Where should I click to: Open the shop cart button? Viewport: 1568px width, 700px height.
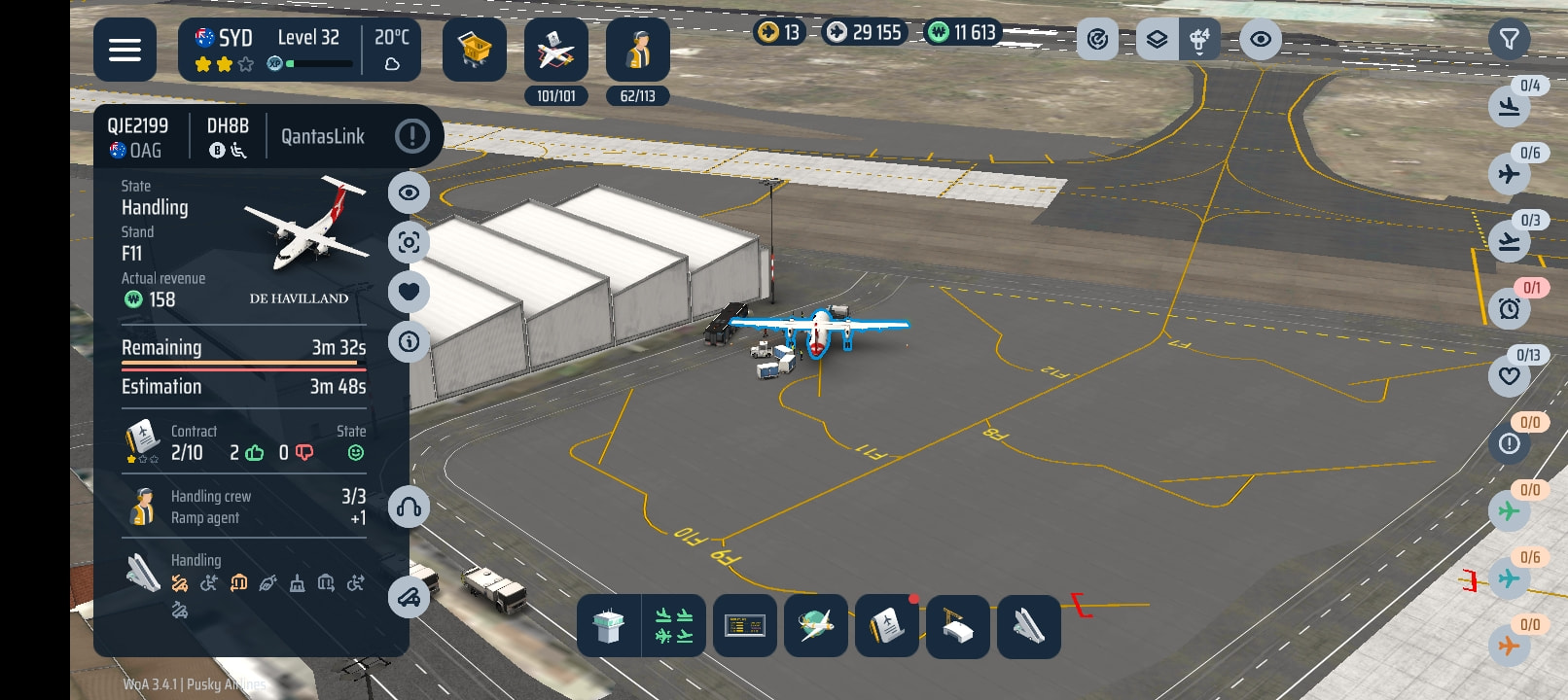click(x=475, y=50)
